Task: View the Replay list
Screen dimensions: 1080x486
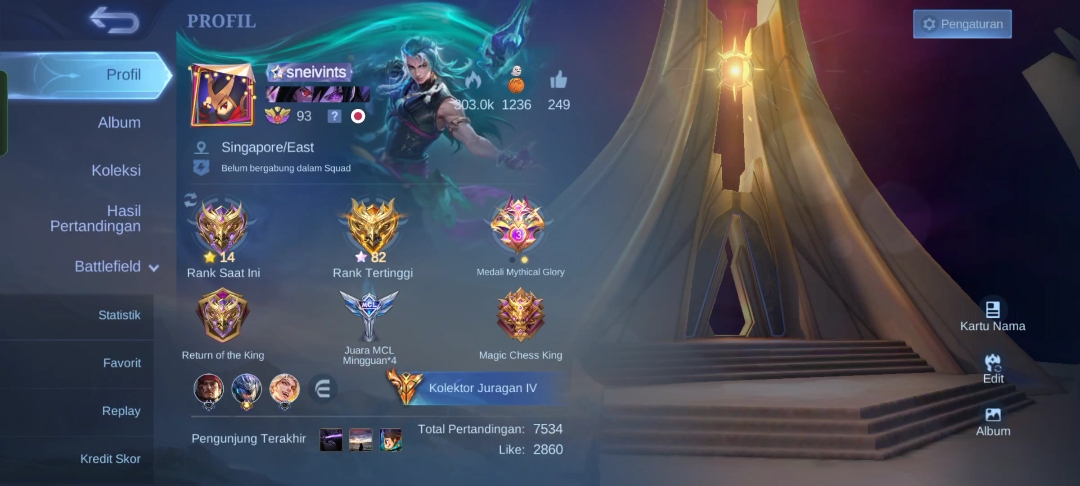Action: (121, 411)
